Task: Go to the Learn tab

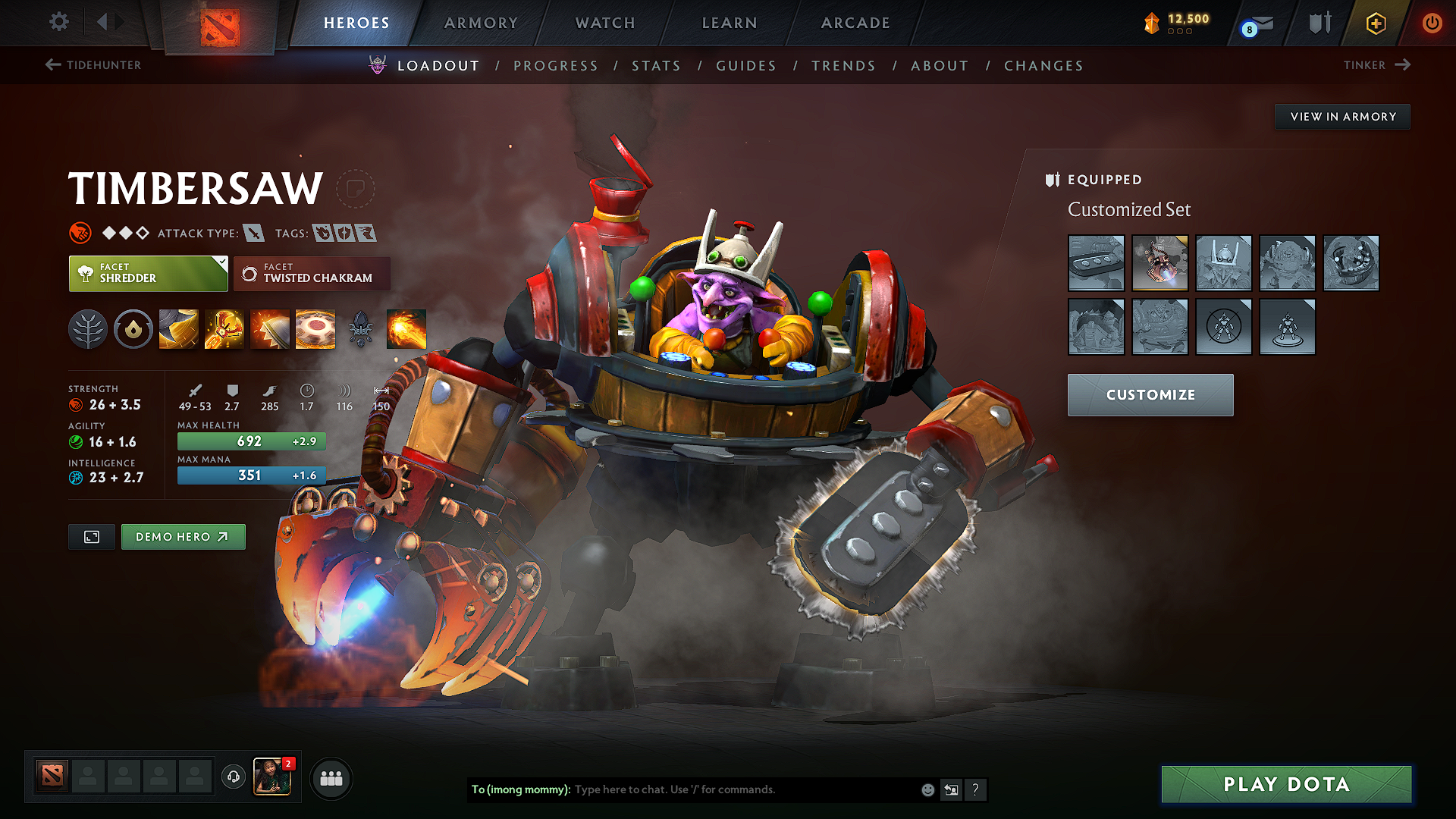Action: 730,23
